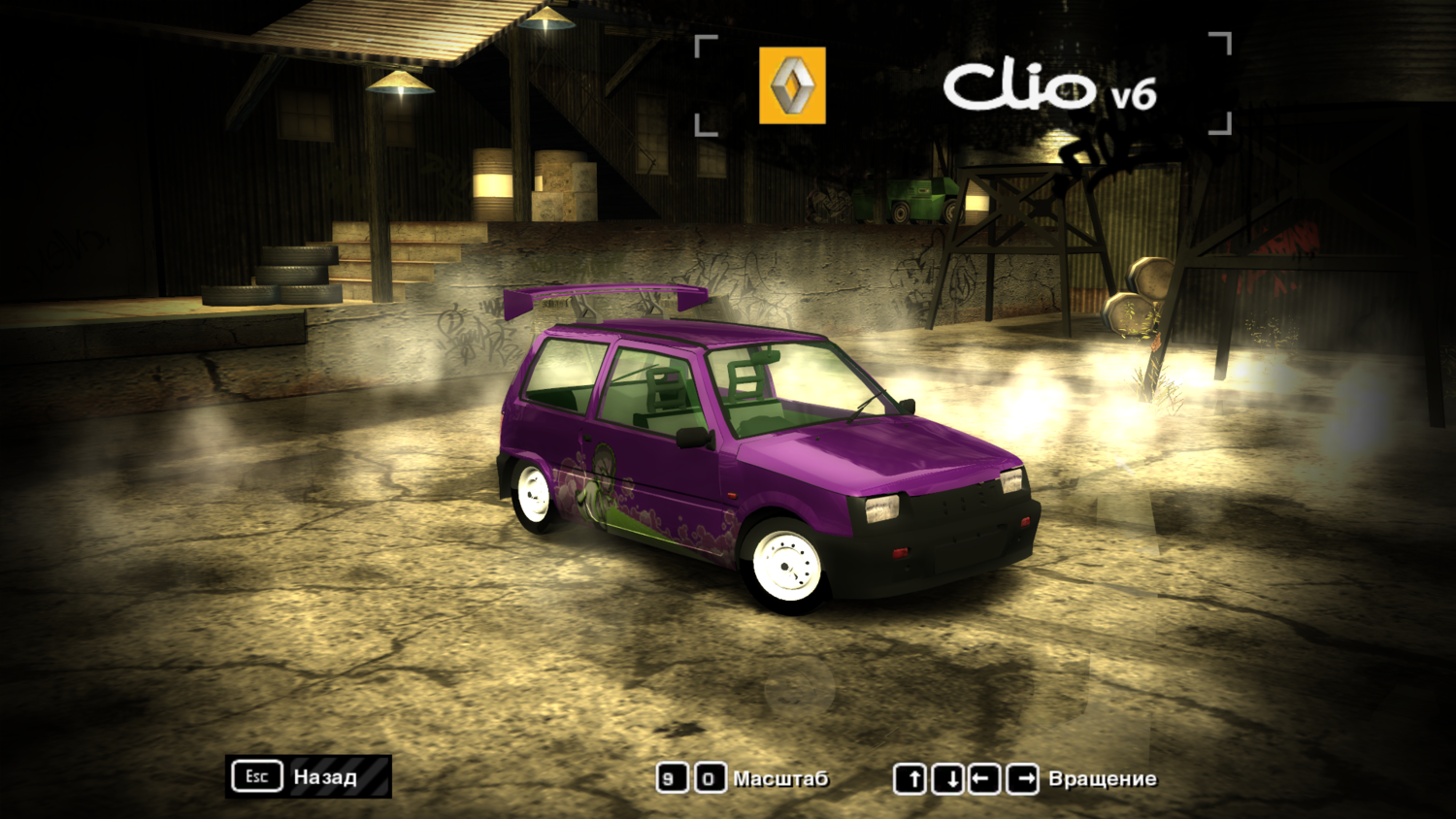Screen dimensions: 1456x819
Task: Click the Масштаб scale label
Action: coord(781,777)
